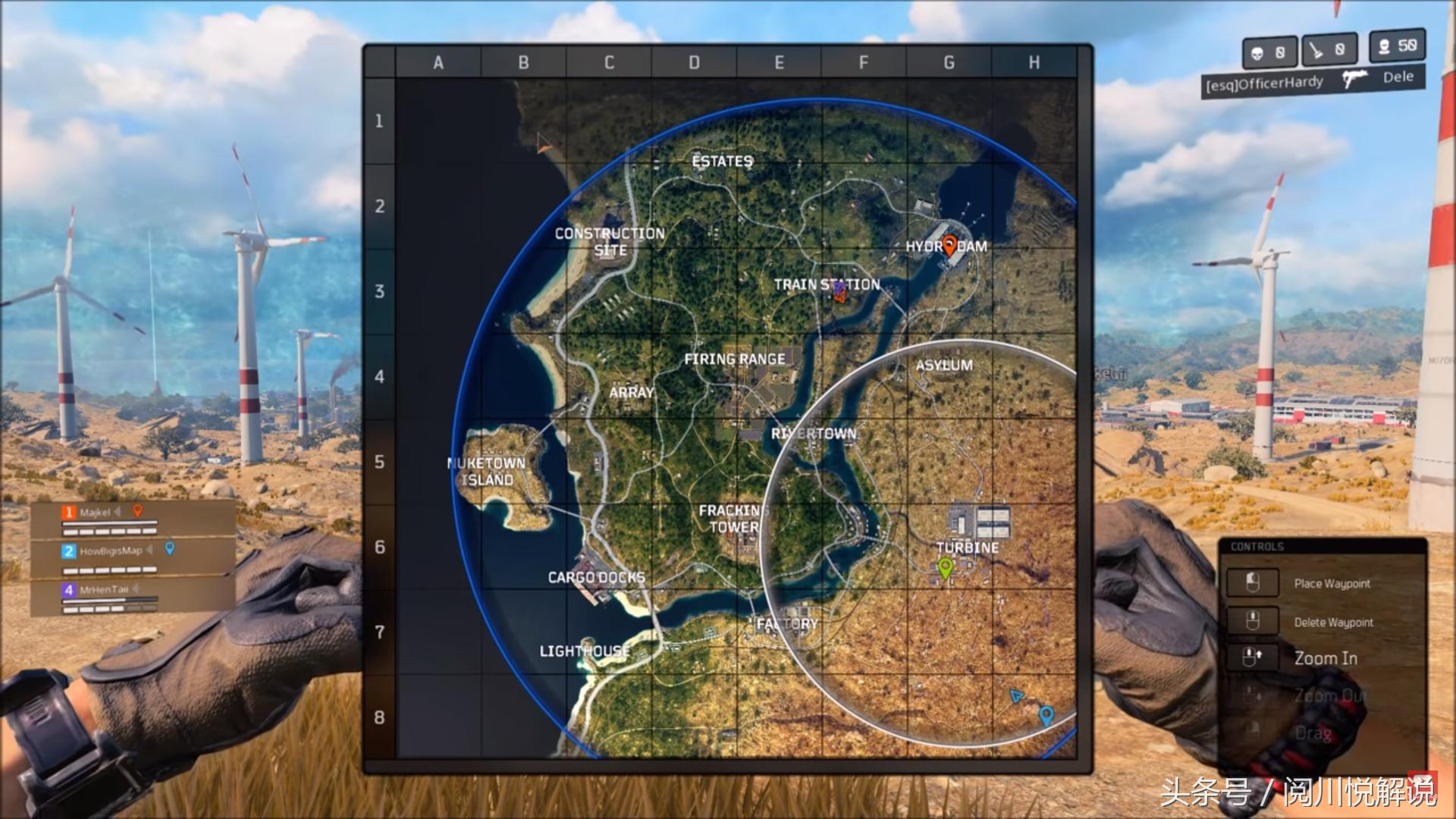This screenshot has width=1456, height=819.
Task: Mute the speaker icon next to Majkel
Action: click(x=117, y=512)
